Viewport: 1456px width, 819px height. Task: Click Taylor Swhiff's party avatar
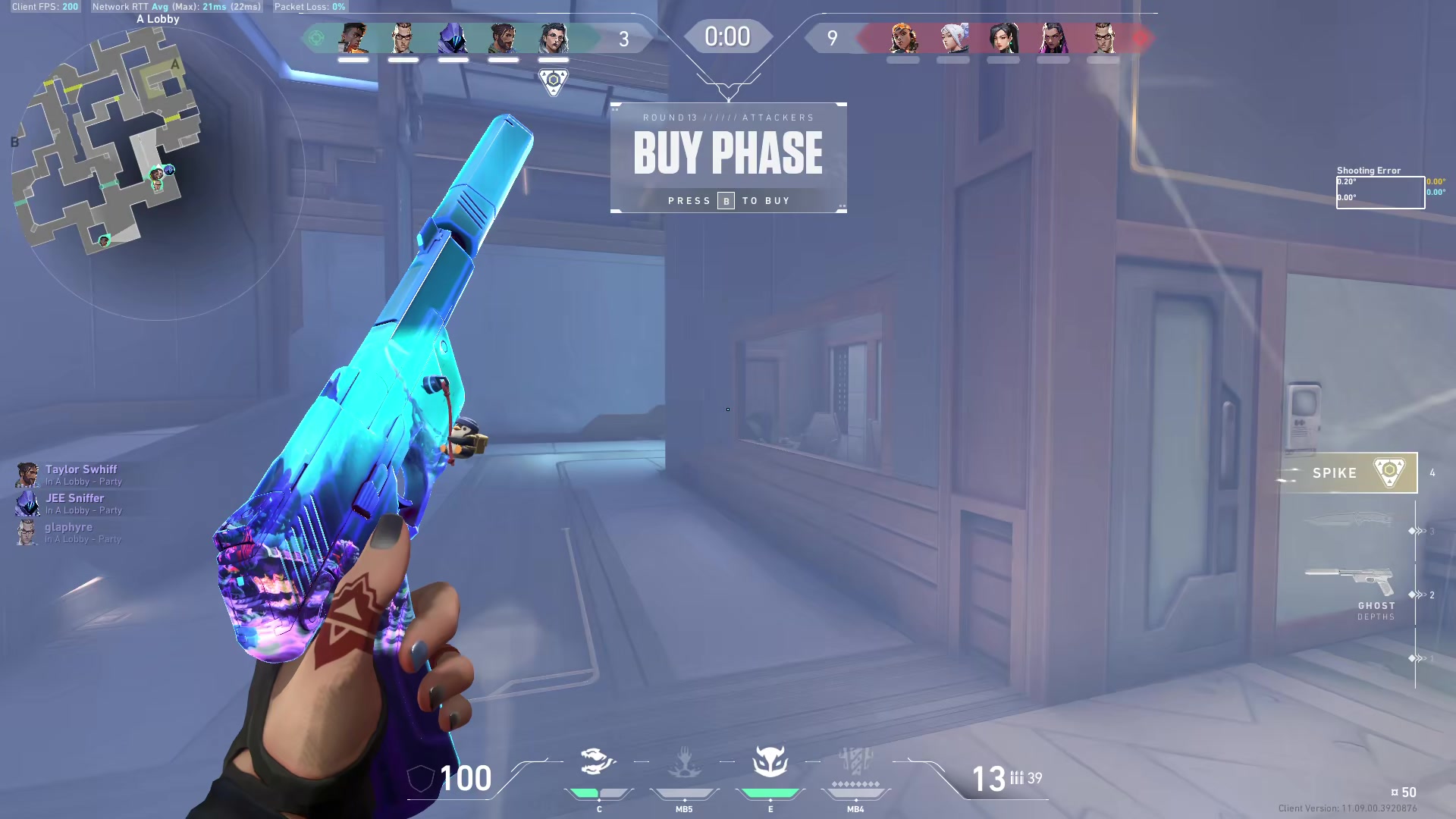coord(27,475)
